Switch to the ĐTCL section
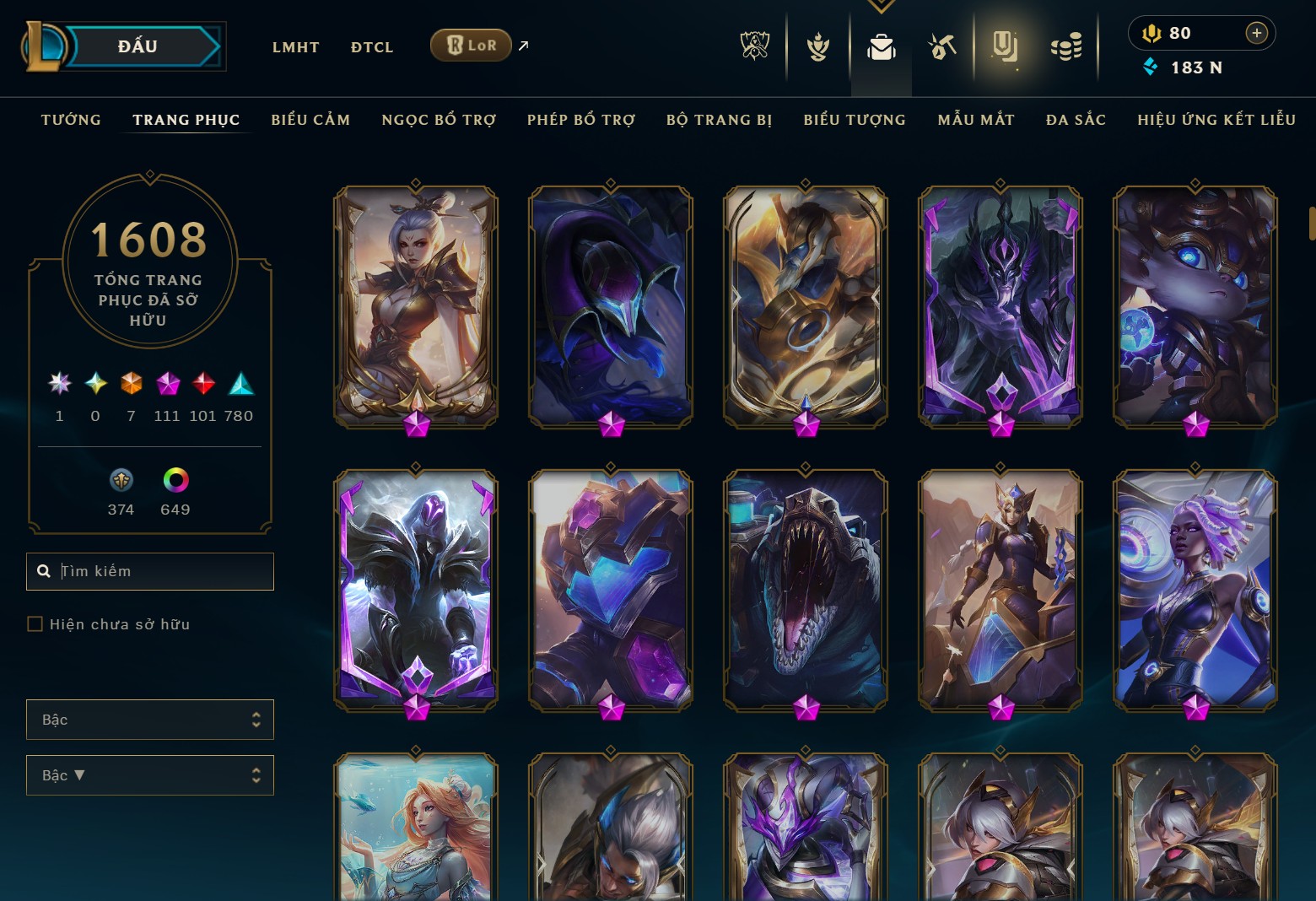This screenshot has width=1316, height=901. (x=372, y=47)
